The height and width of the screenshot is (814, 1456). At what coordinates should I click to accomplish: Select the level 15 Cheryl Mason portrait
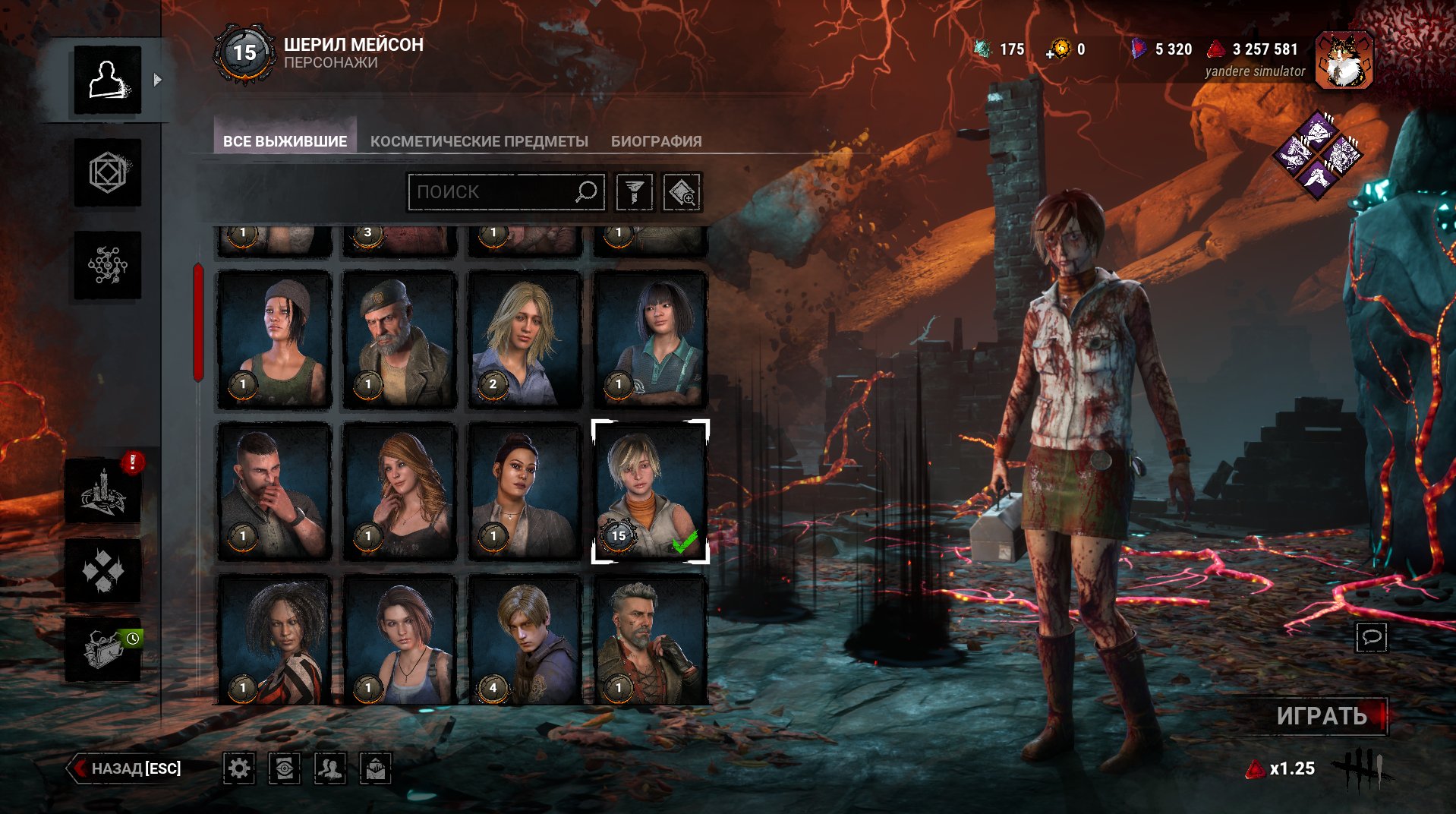point(650,492)
